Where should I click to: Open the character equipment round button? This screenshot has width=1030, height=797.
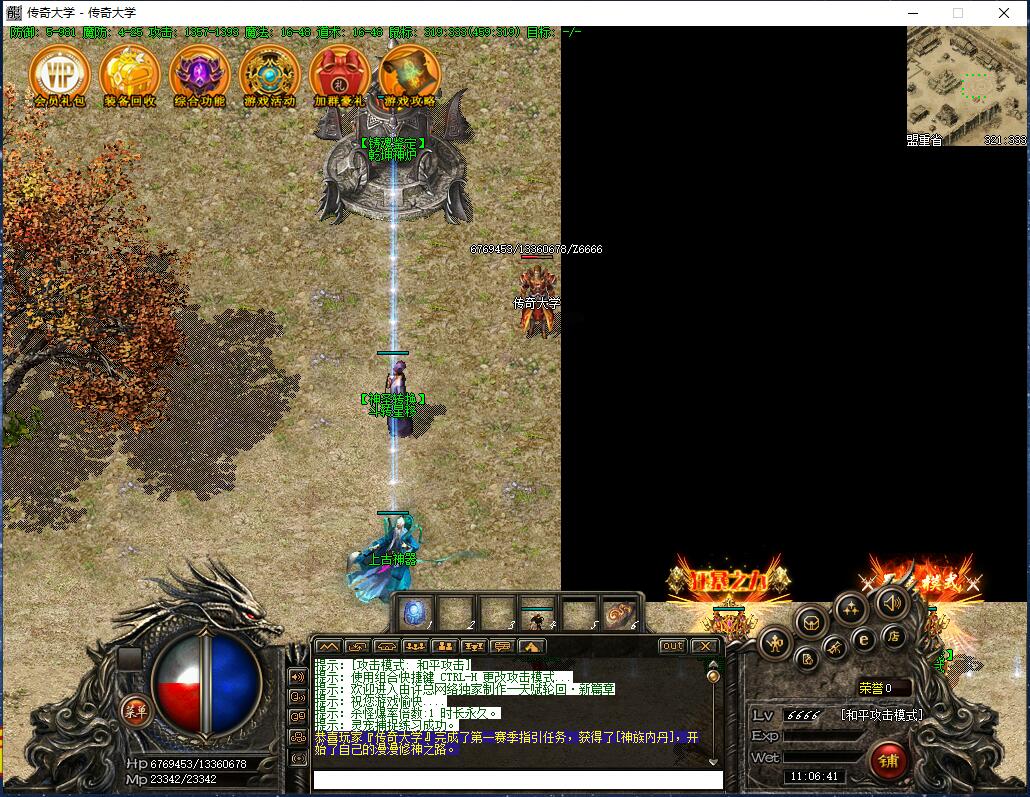tap(775, 643)
